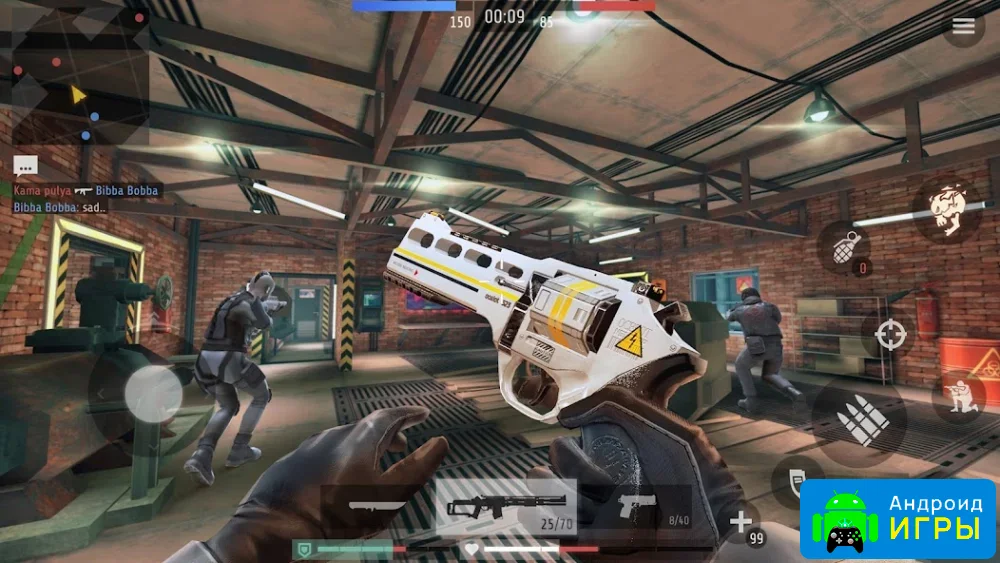Fire using the bullets button
Image resolution: width=1000 pixels, height=563 pixels.
(858, 419)
